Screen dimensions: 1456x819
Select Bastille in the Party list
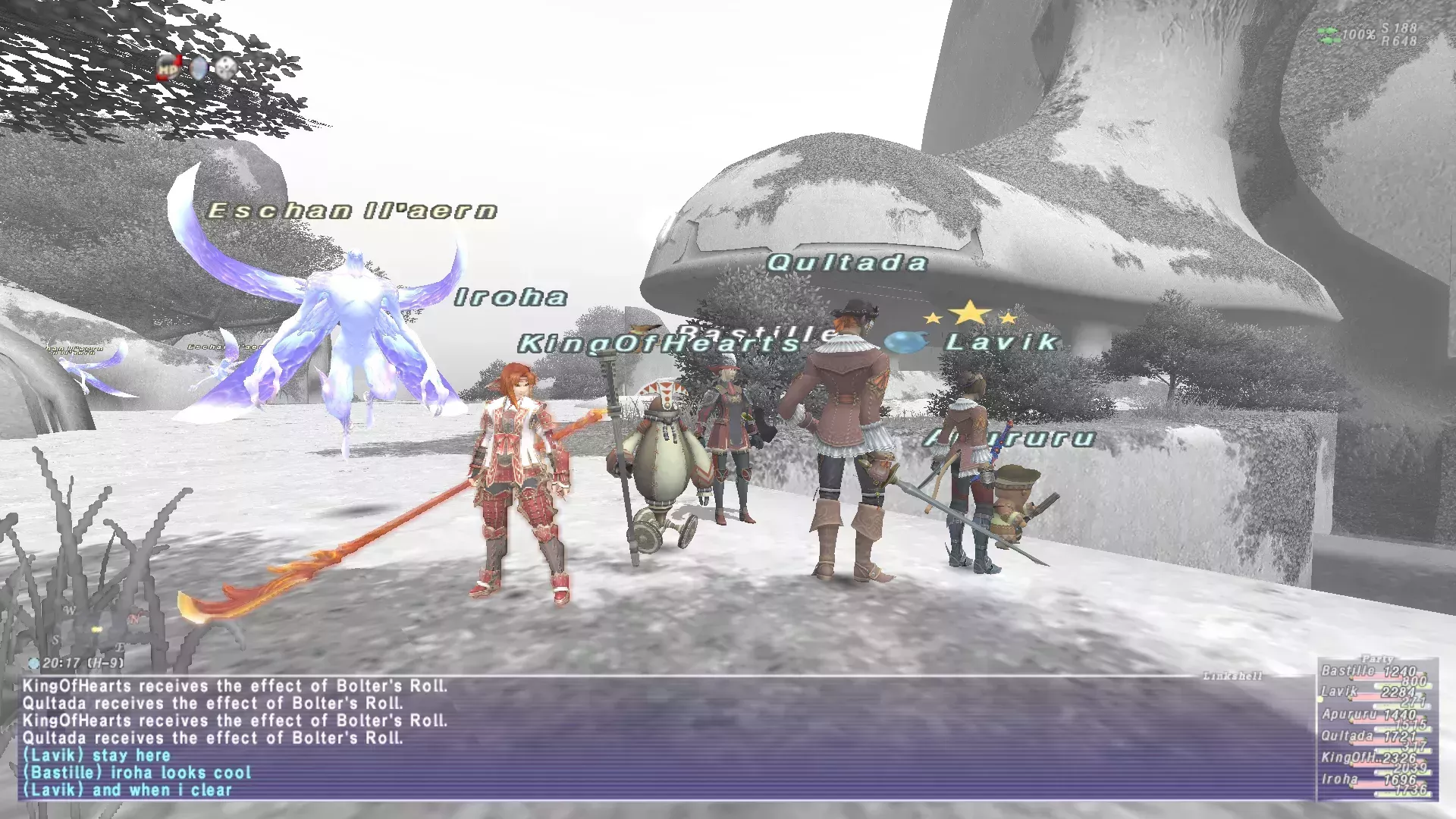click(x=1348, y=671)
